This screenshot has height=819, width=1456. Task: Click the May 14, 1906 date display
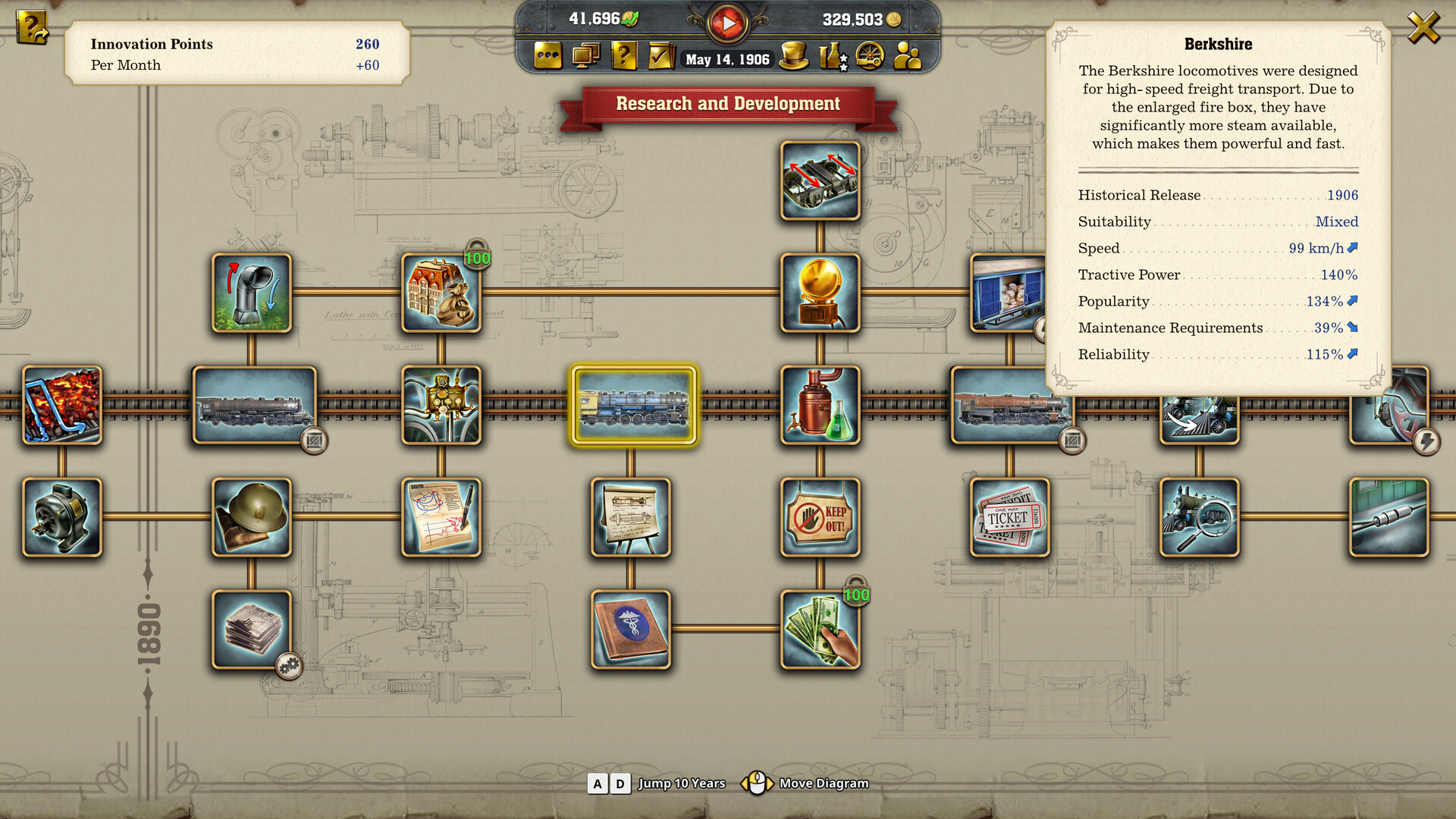click(x=726, y=60)
